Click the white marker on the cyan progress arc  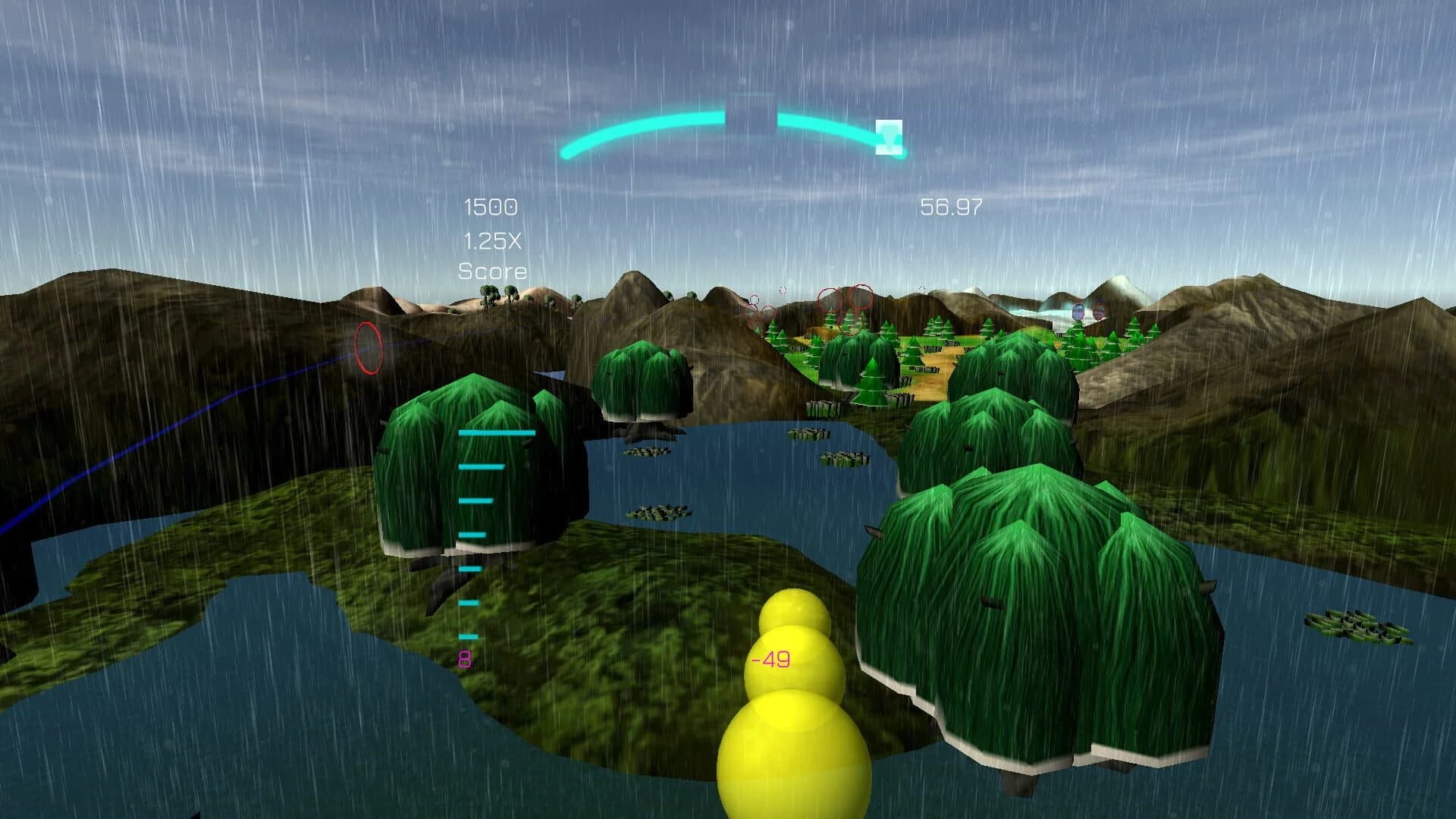(x=890, y=138)
